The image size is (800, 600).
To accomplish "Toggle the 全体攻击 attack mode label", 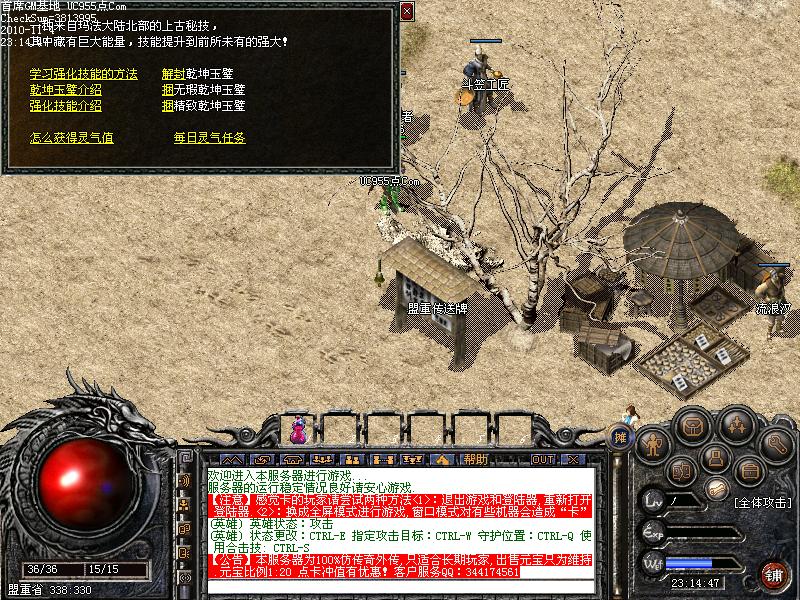I will 762,501.
